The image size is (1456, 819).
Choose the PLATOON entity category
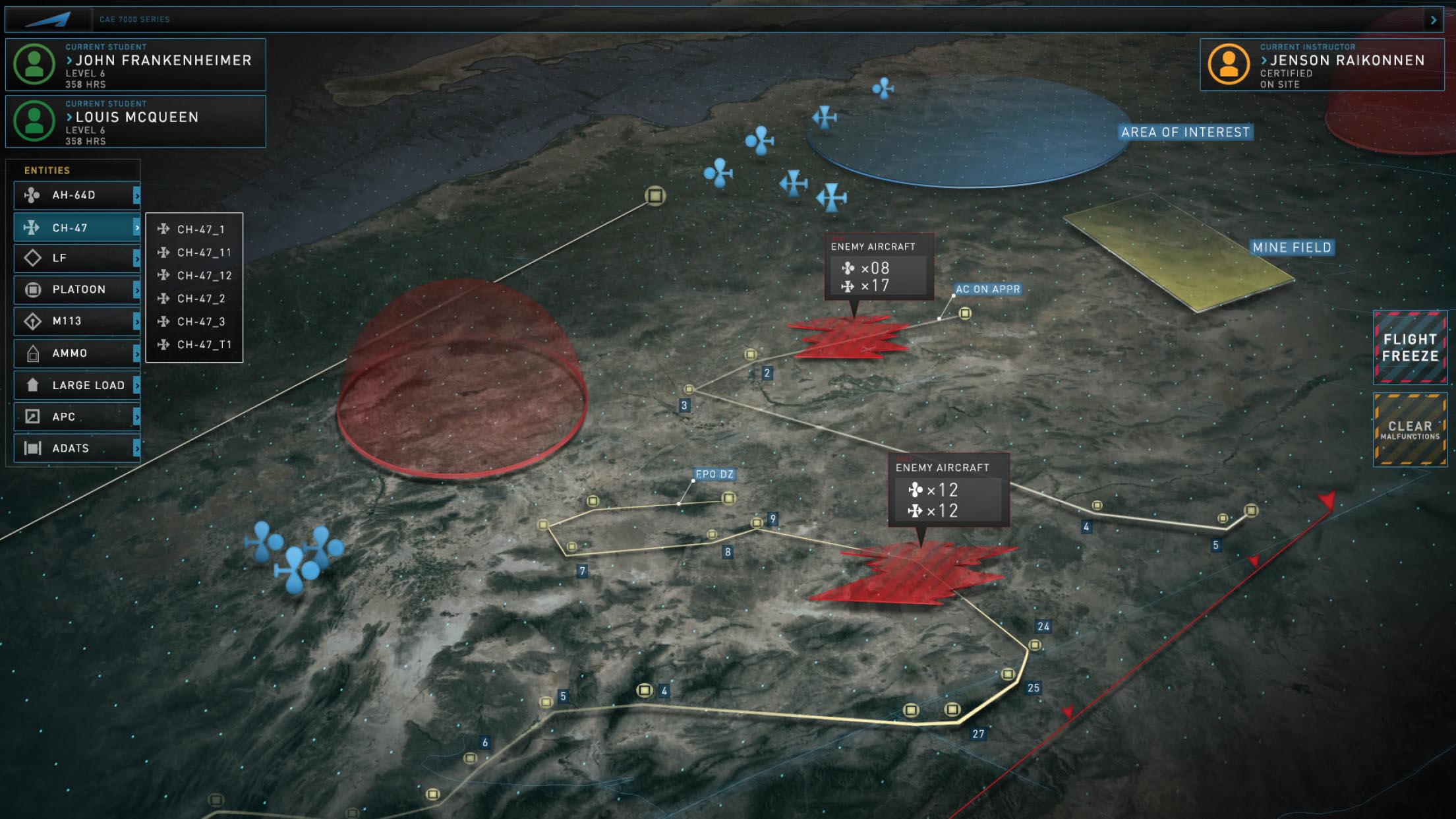(76, 289)
